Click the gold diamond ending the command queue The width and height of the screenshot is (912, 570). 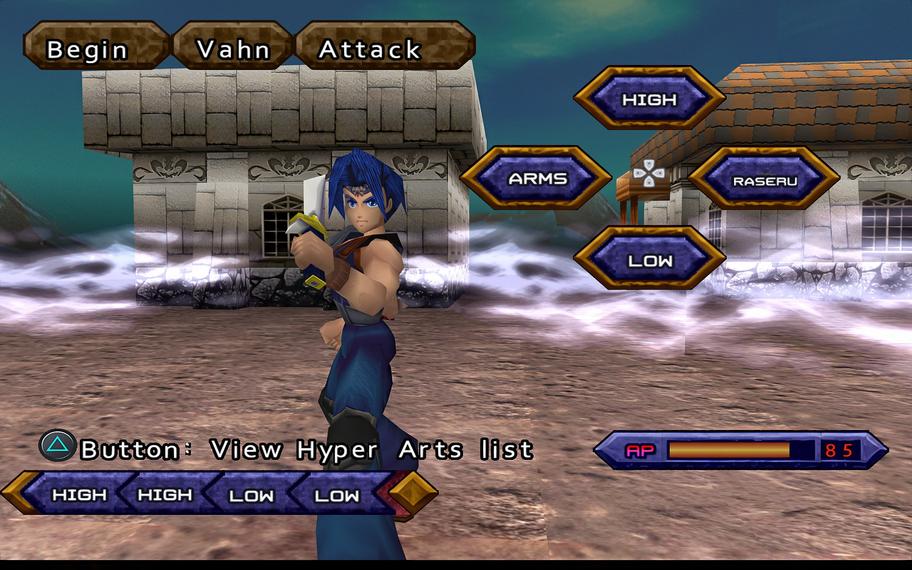click(413, 492)
